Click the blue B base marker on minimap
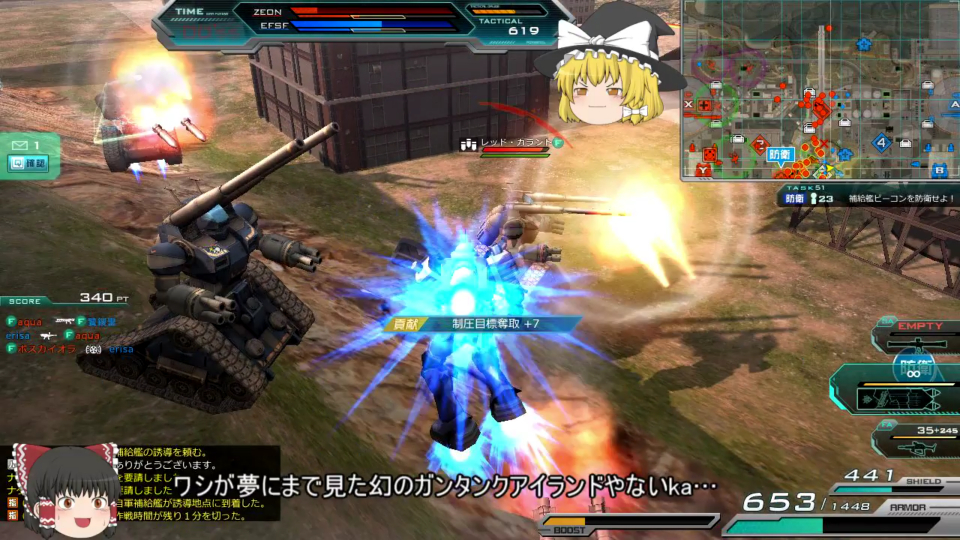Image resolution: width=960 pixels, height=540 pixels. [938, 168]
